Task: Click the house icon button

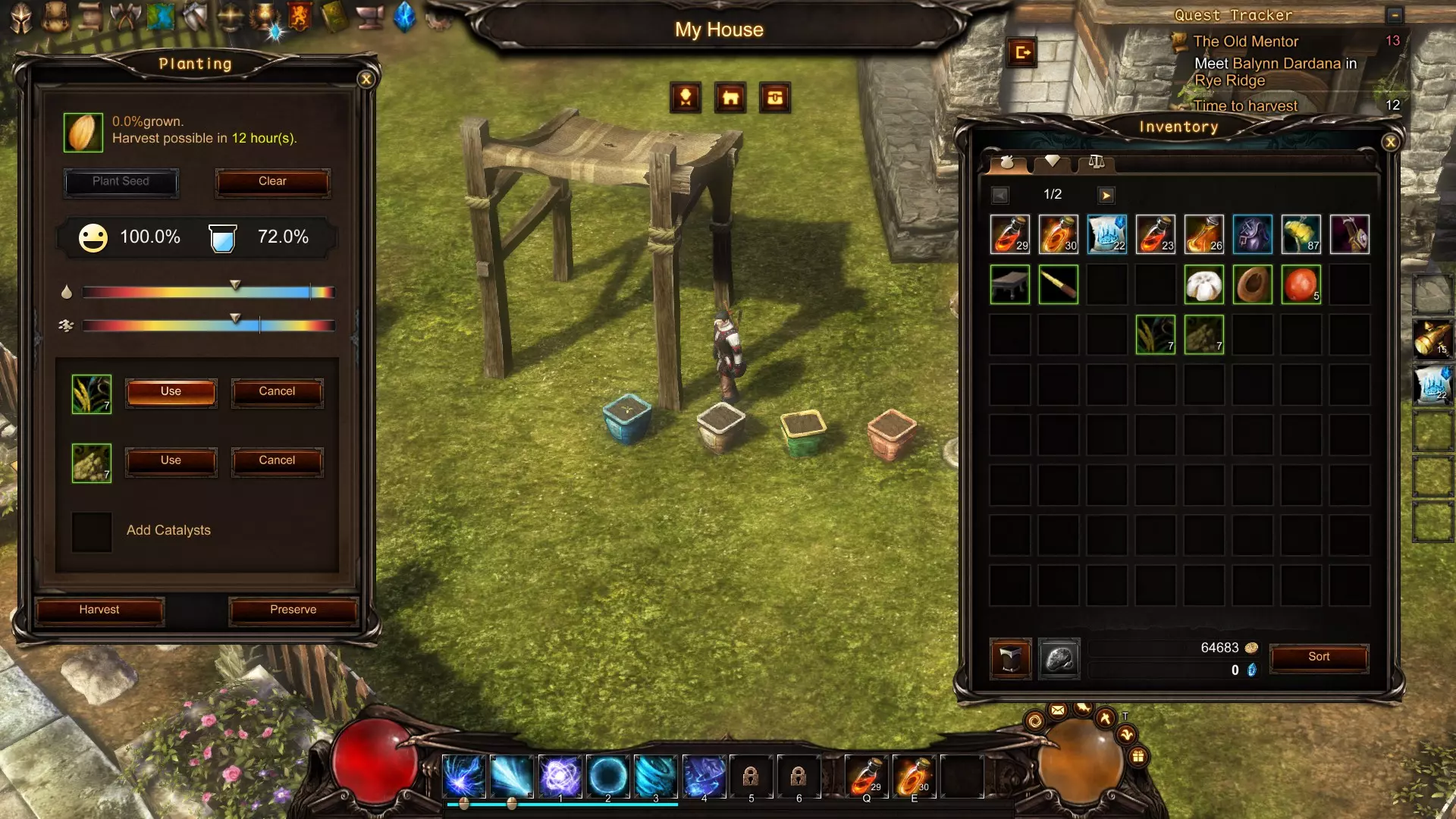Action: [730, 98]
